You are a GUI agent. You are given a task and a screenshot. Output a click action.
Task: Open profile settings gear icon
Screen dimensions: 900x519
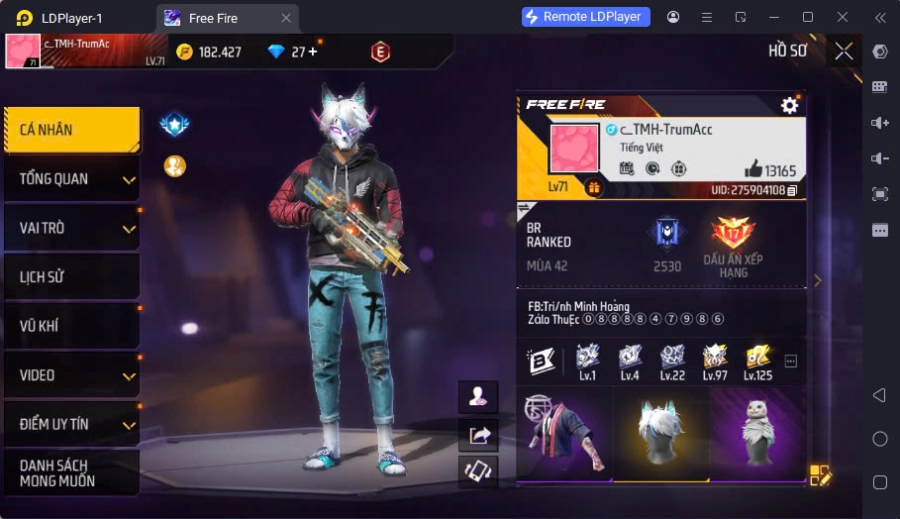pos(790,105)
